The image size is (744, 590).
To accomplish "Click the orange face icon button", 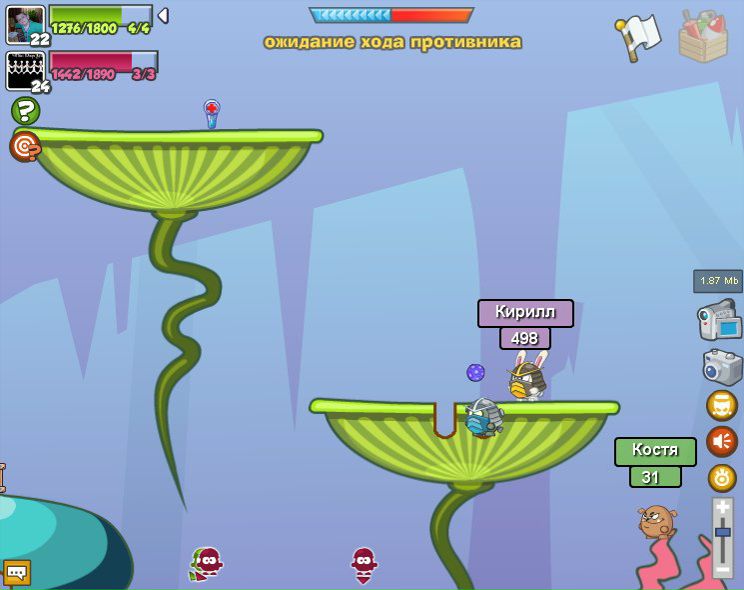I will pos(721,405).
